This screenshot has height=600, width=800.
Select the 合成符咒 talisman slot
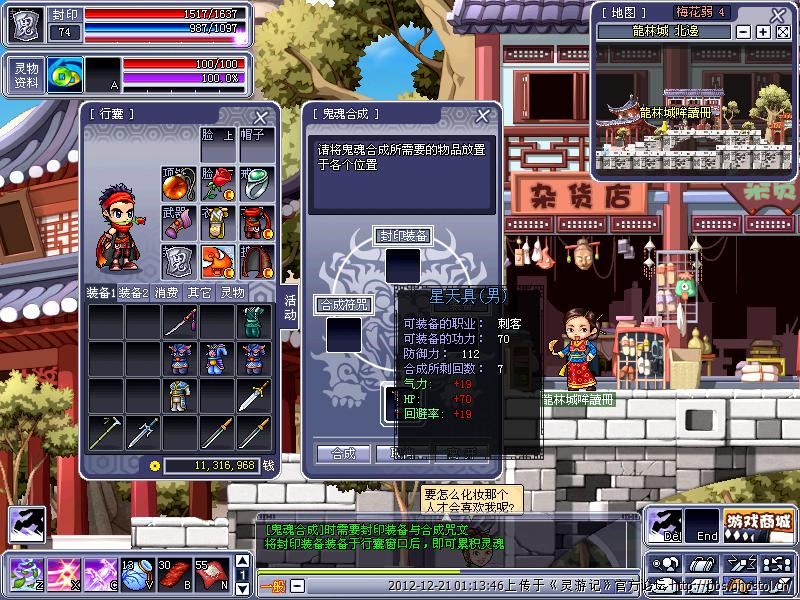pos(343,334)
